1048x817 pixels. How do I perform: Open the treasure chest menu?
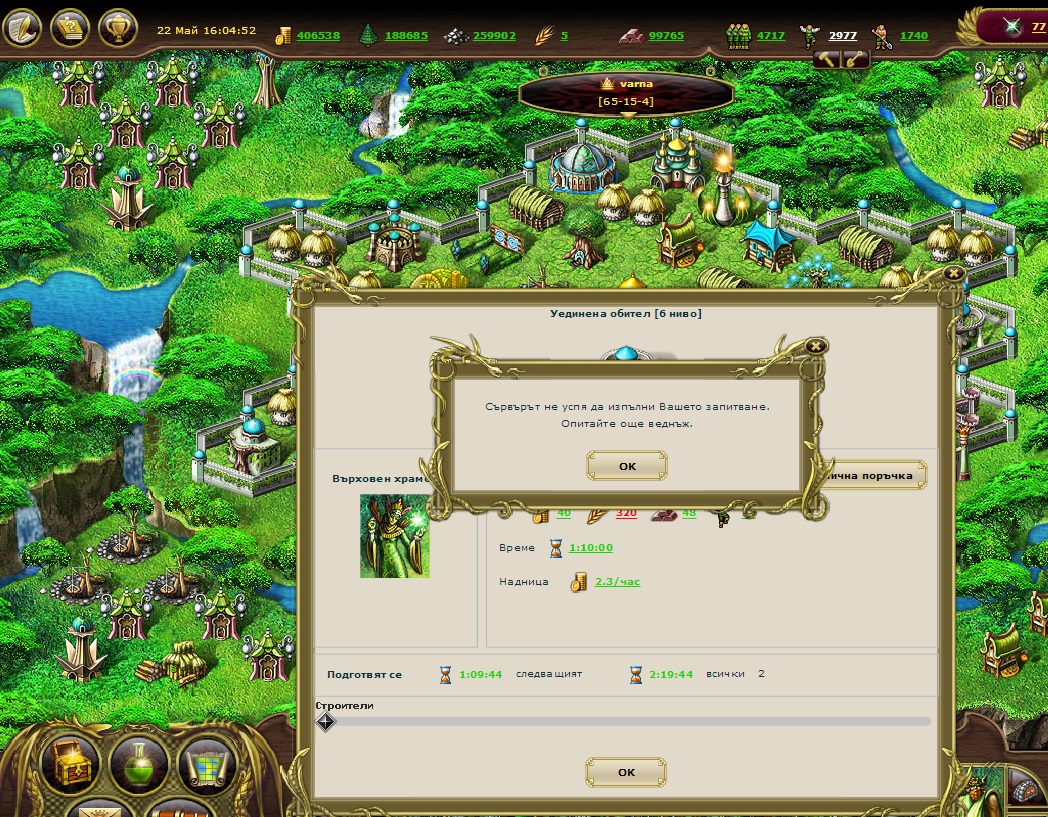[x=71, y=765]
